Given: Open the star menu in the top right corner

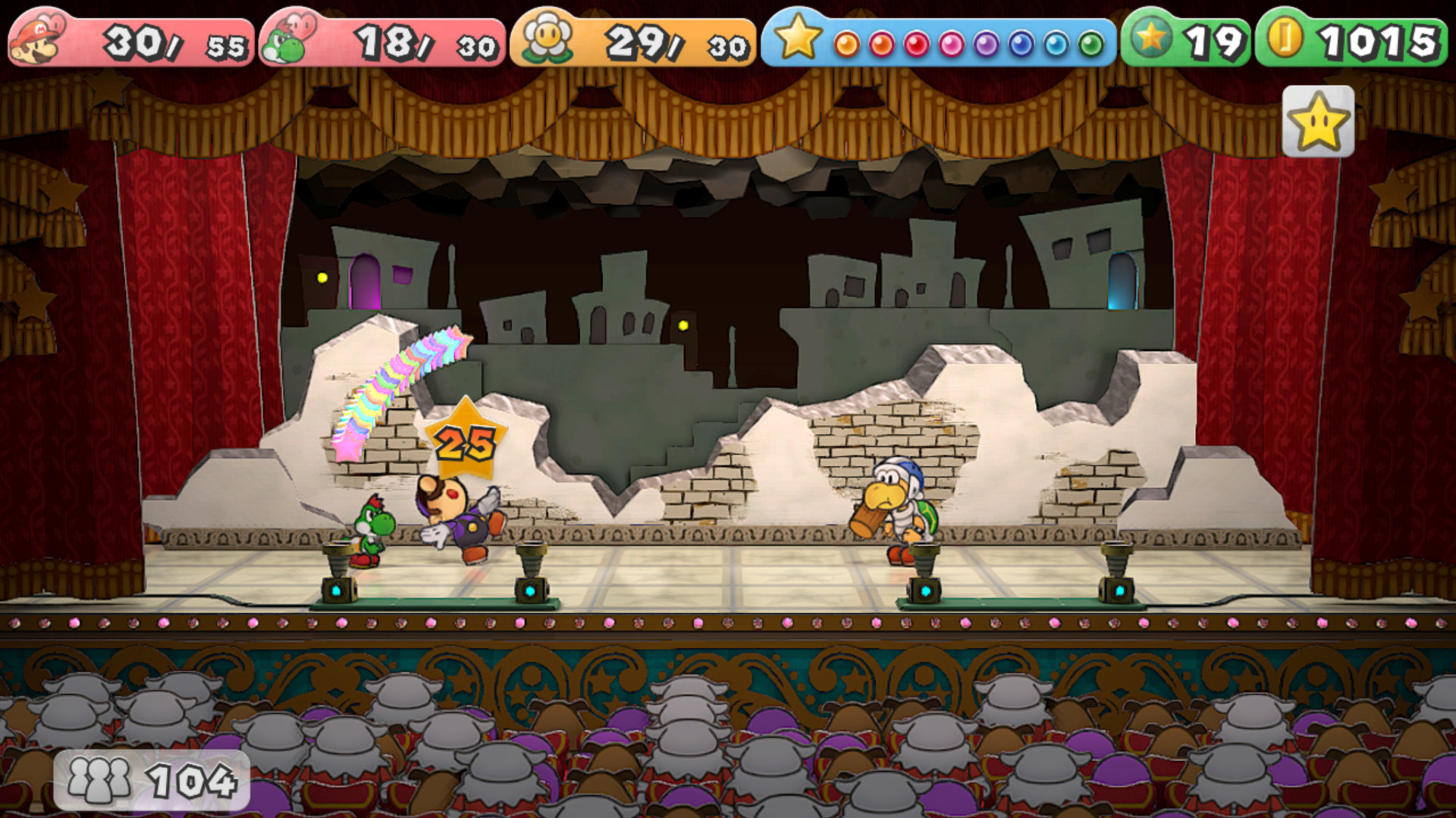Looking at the screenshot, I should point(1317,121).
